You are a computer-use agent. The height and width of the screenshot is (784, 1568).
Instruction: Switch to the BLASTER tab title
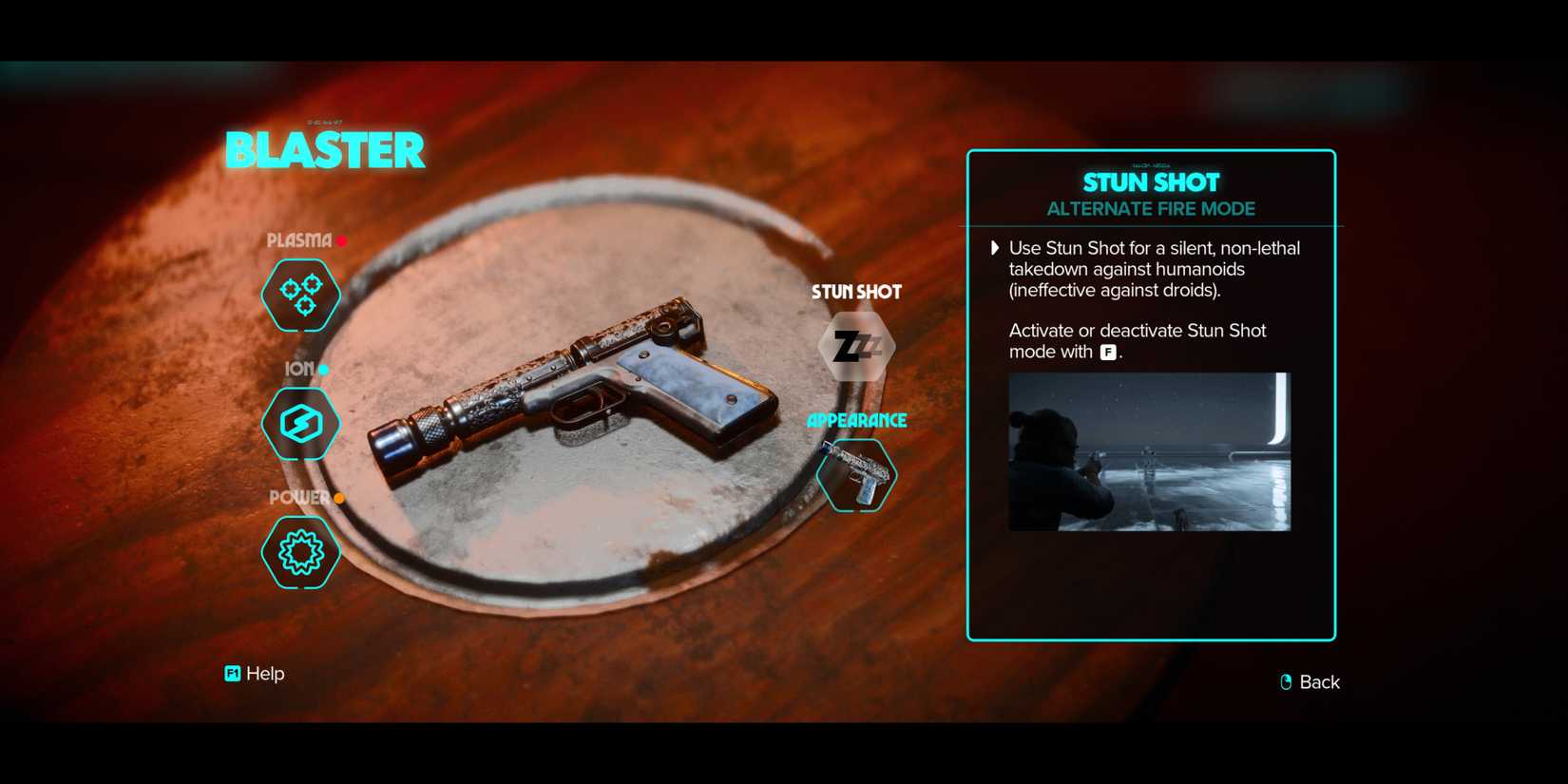pos(325,149)
